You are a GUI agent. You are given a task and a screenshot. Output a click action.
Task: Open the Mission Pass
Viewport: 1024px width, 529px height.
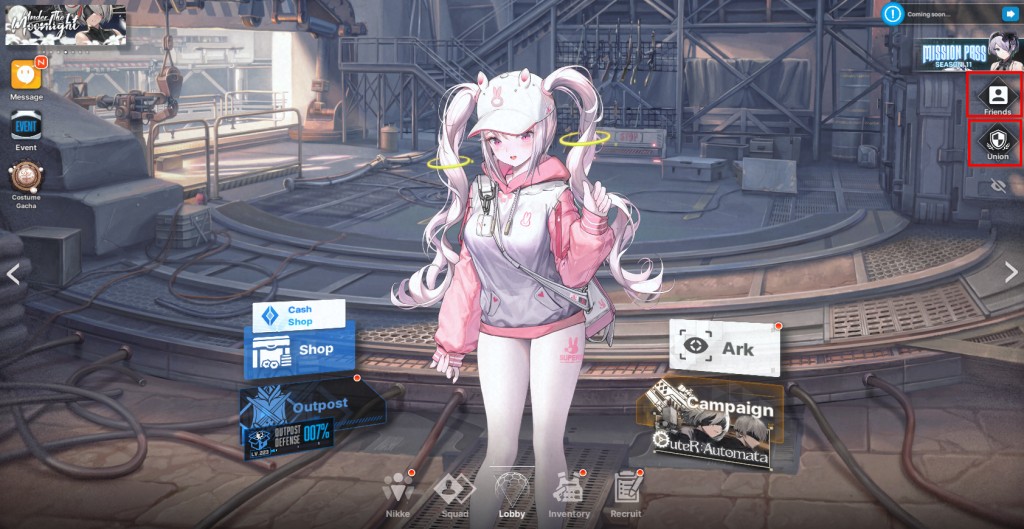(x=968, y=52)
